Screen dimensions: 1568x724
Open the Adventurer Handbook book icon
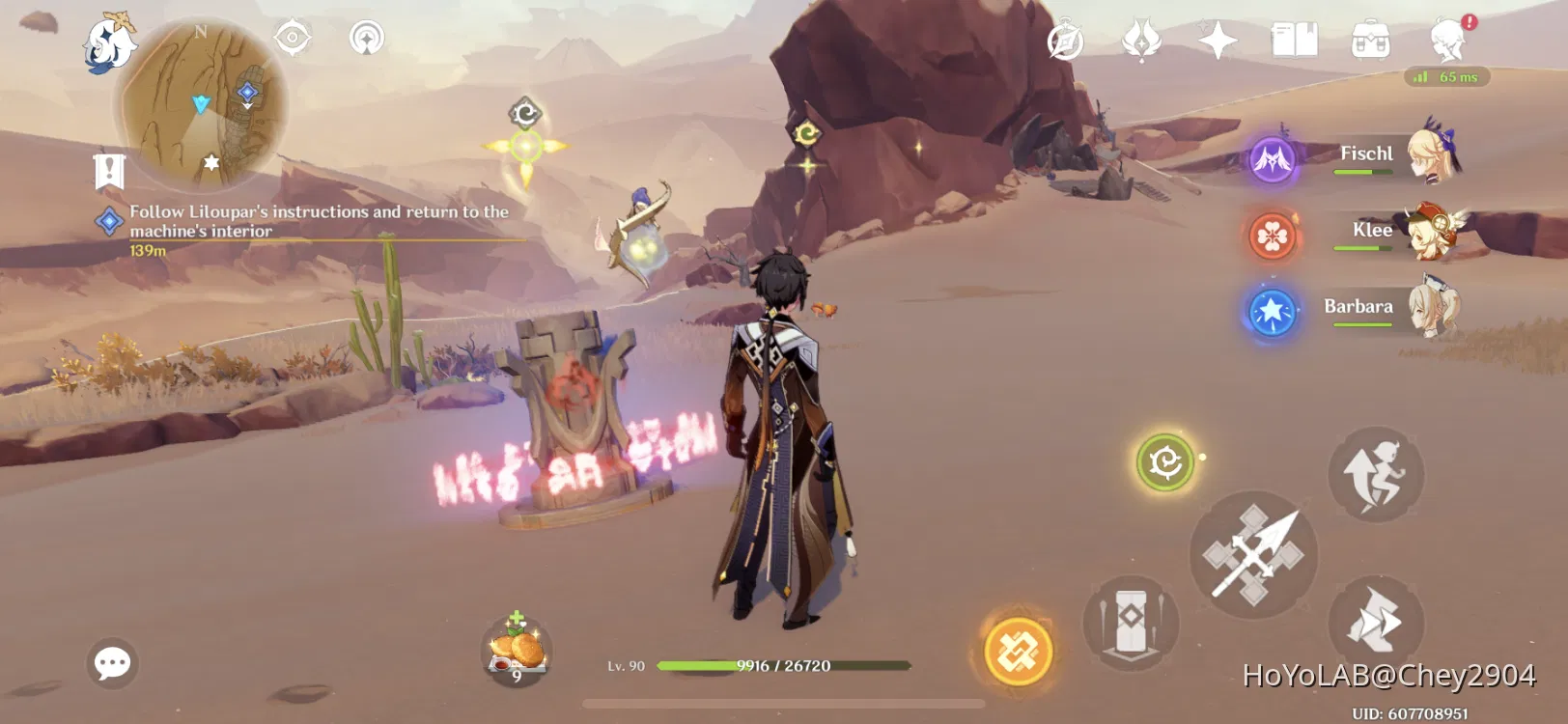(1295, 39)
